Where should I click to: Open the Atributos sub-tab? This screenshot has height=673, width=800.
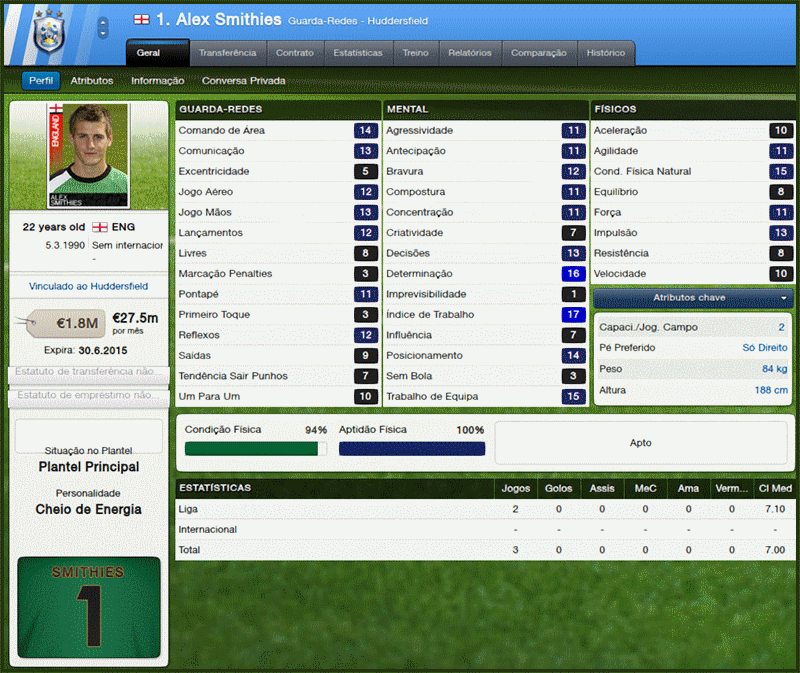92,81
